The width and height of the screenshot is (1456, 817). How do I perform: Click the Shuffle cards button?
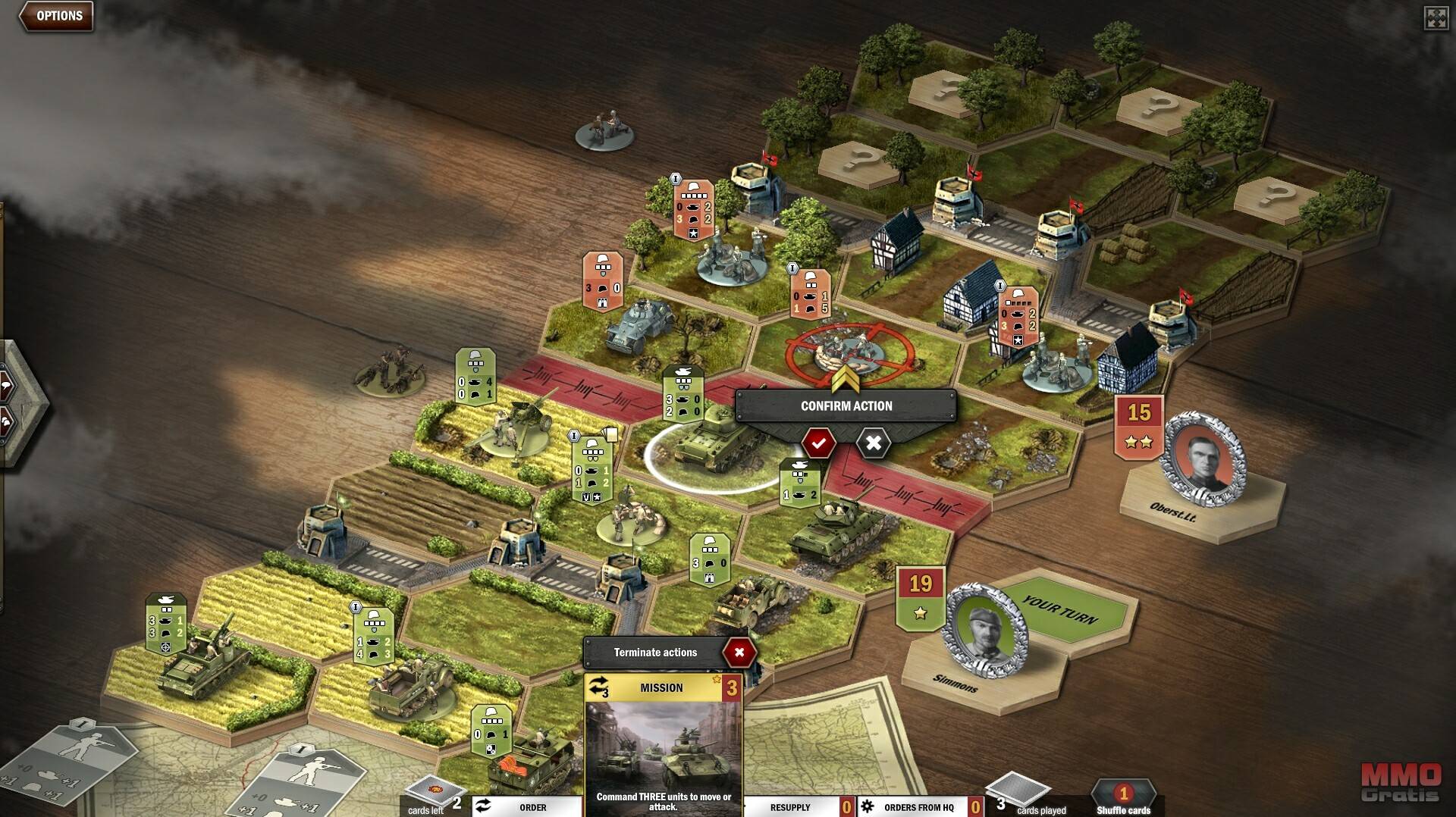1123,800
